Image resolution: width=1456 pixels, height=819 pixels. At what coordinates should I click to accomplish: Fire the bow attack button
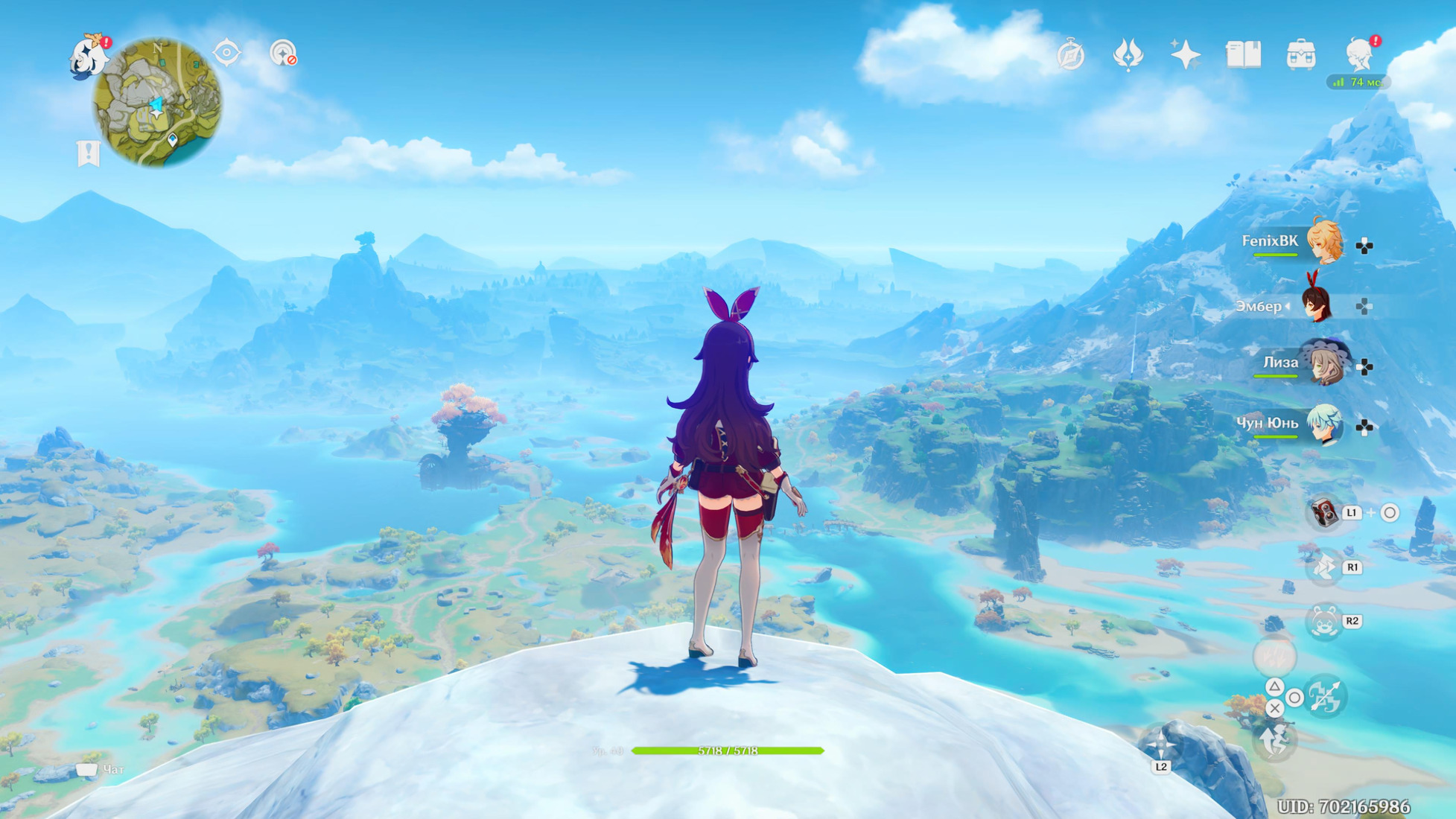1325,697
